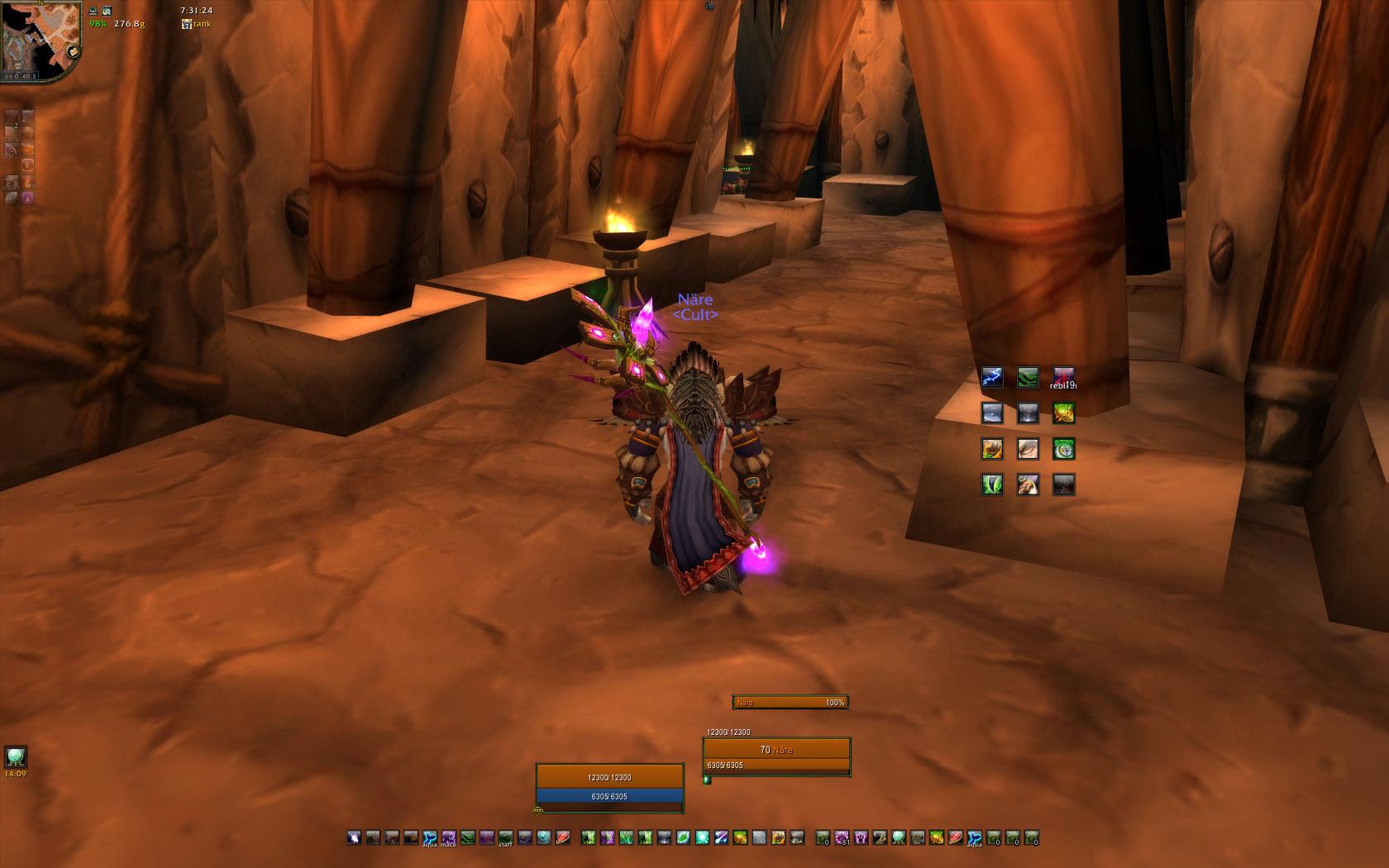This screenshot has width=1389, height=868.
Task: Click the glowing orb buff icon
Action: point(16,756)
